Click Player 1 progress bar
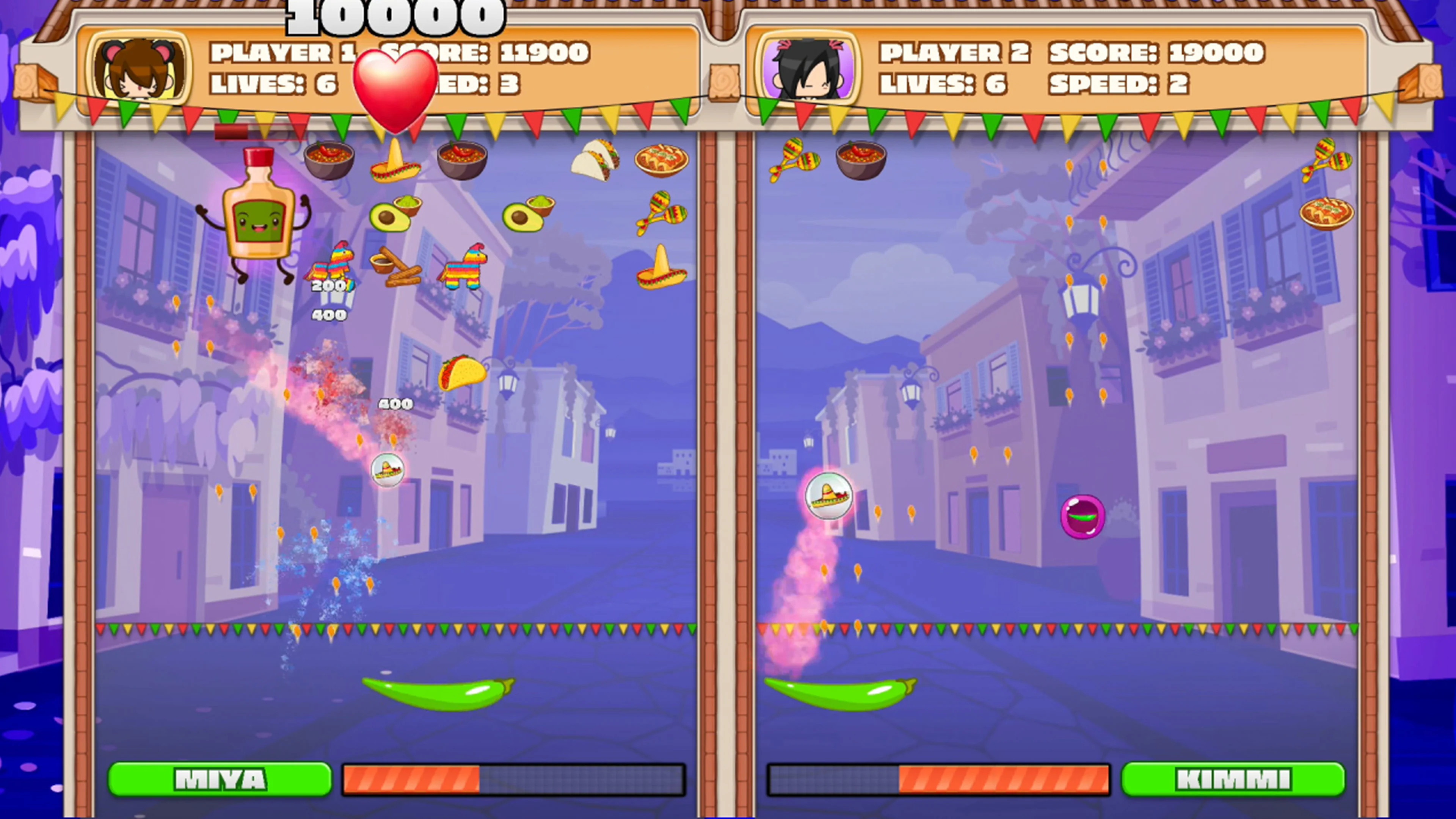This screenshot has height=819, width=1456. [x=515, y=779]
